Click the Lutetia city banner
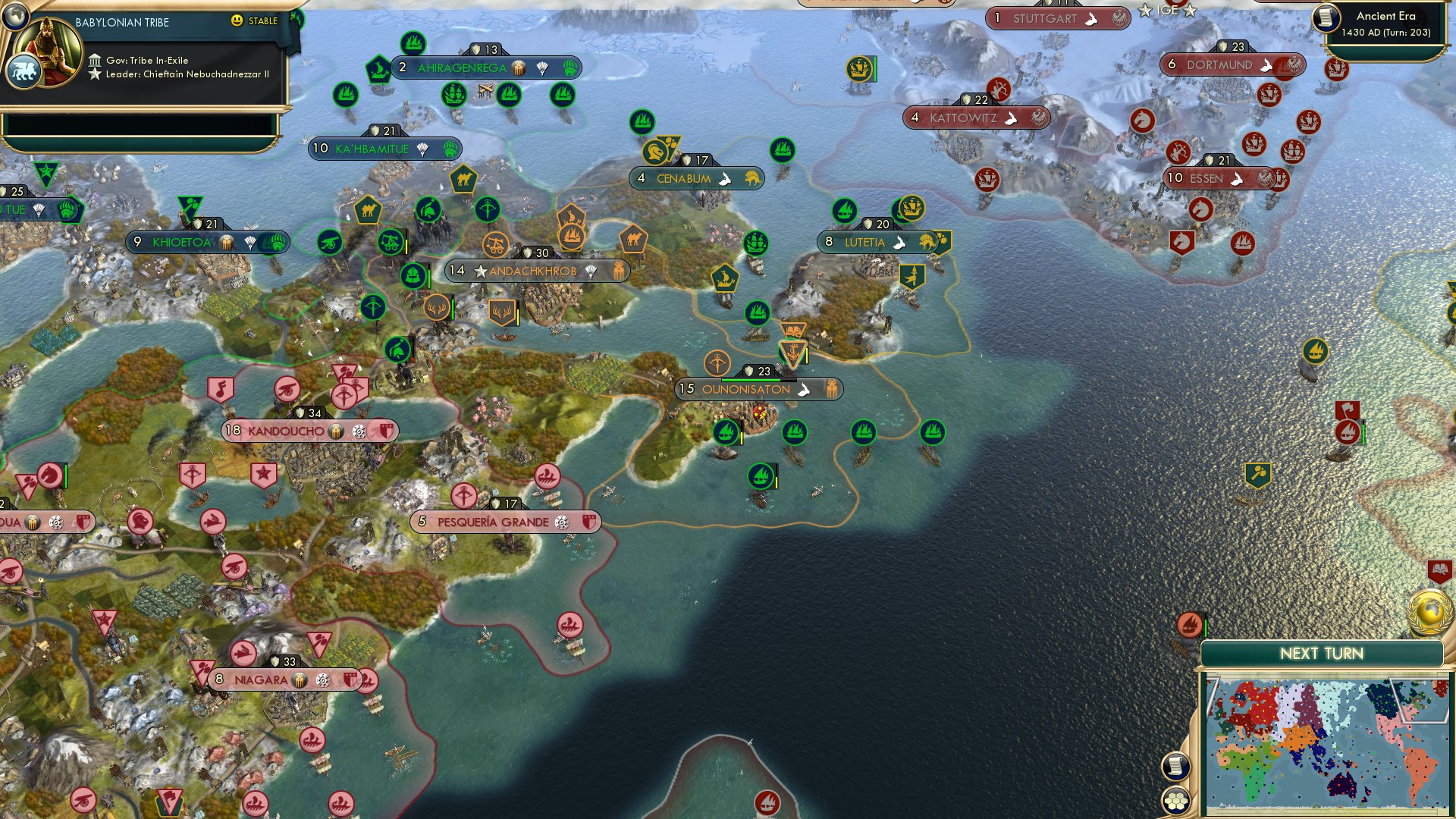The width and height of the screenshot is (1456, 819). pyautogui.click(x=863, y=243)
